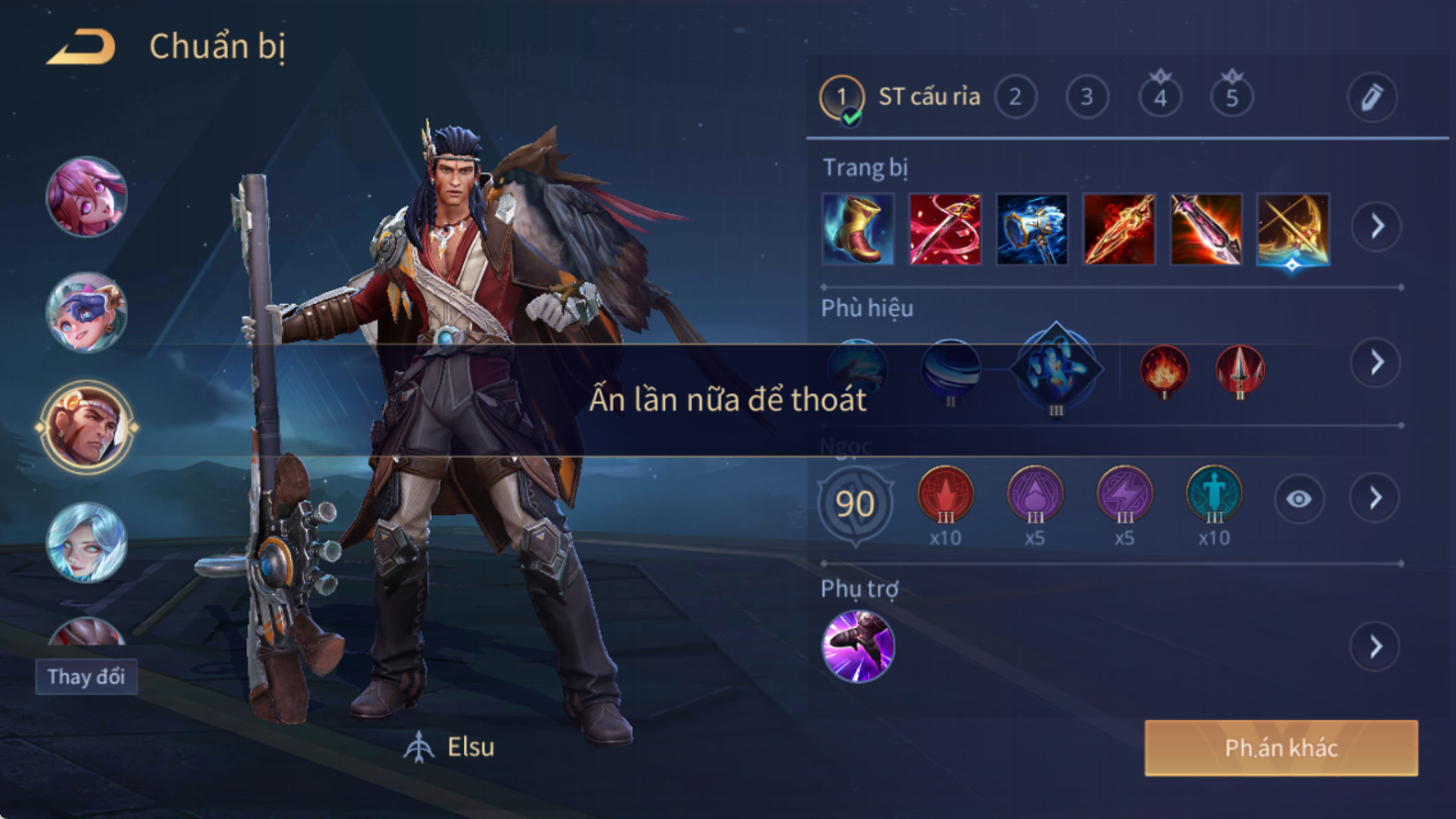Screen dimensions: 1456x819
Task: Select the golden bow equipment item
Action: click(1293, 230)
